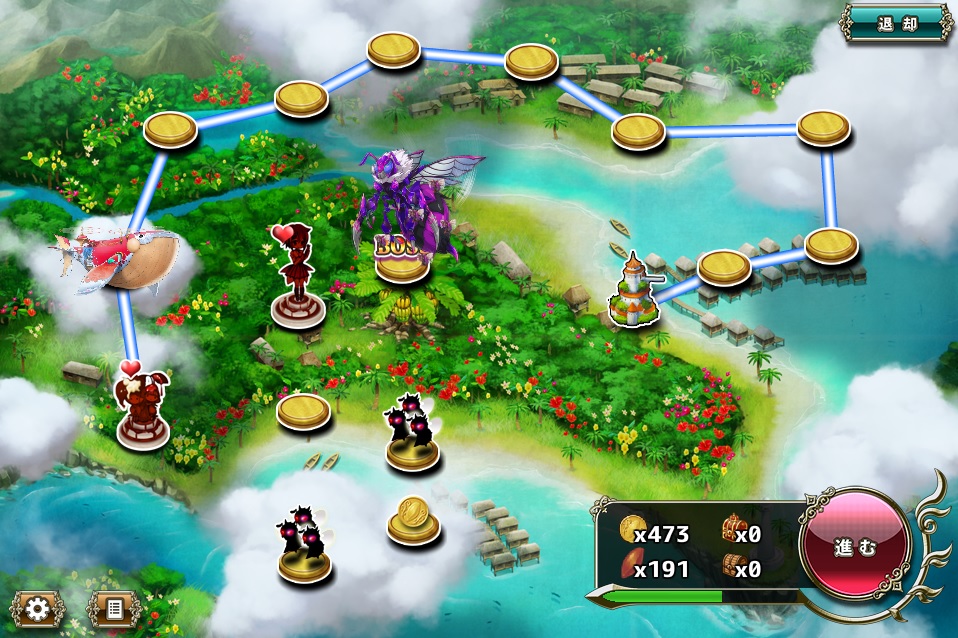
Task: Hit the red 進む advance button
Action: tap(856, 547)
